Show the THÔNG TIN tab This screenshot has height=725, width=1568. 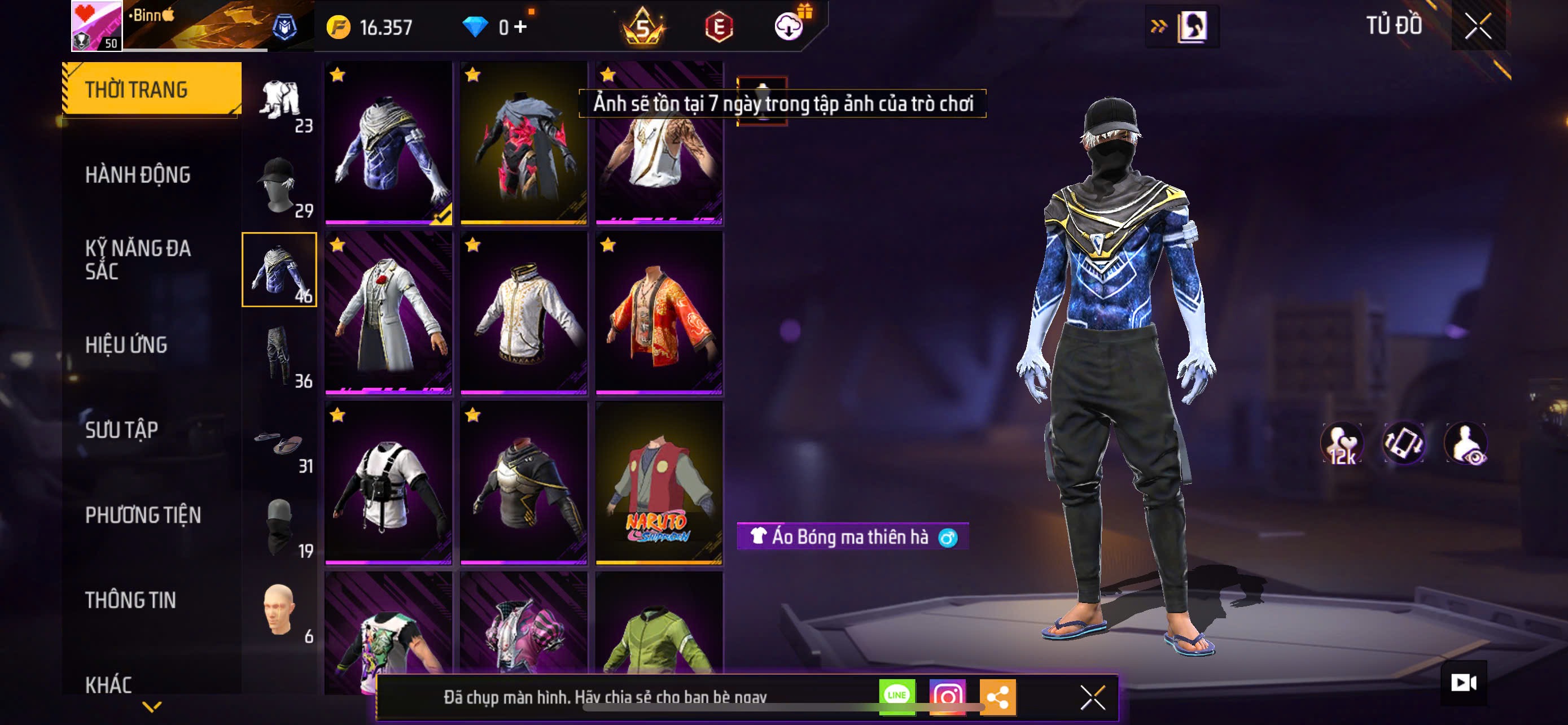(x=130, y=600)
